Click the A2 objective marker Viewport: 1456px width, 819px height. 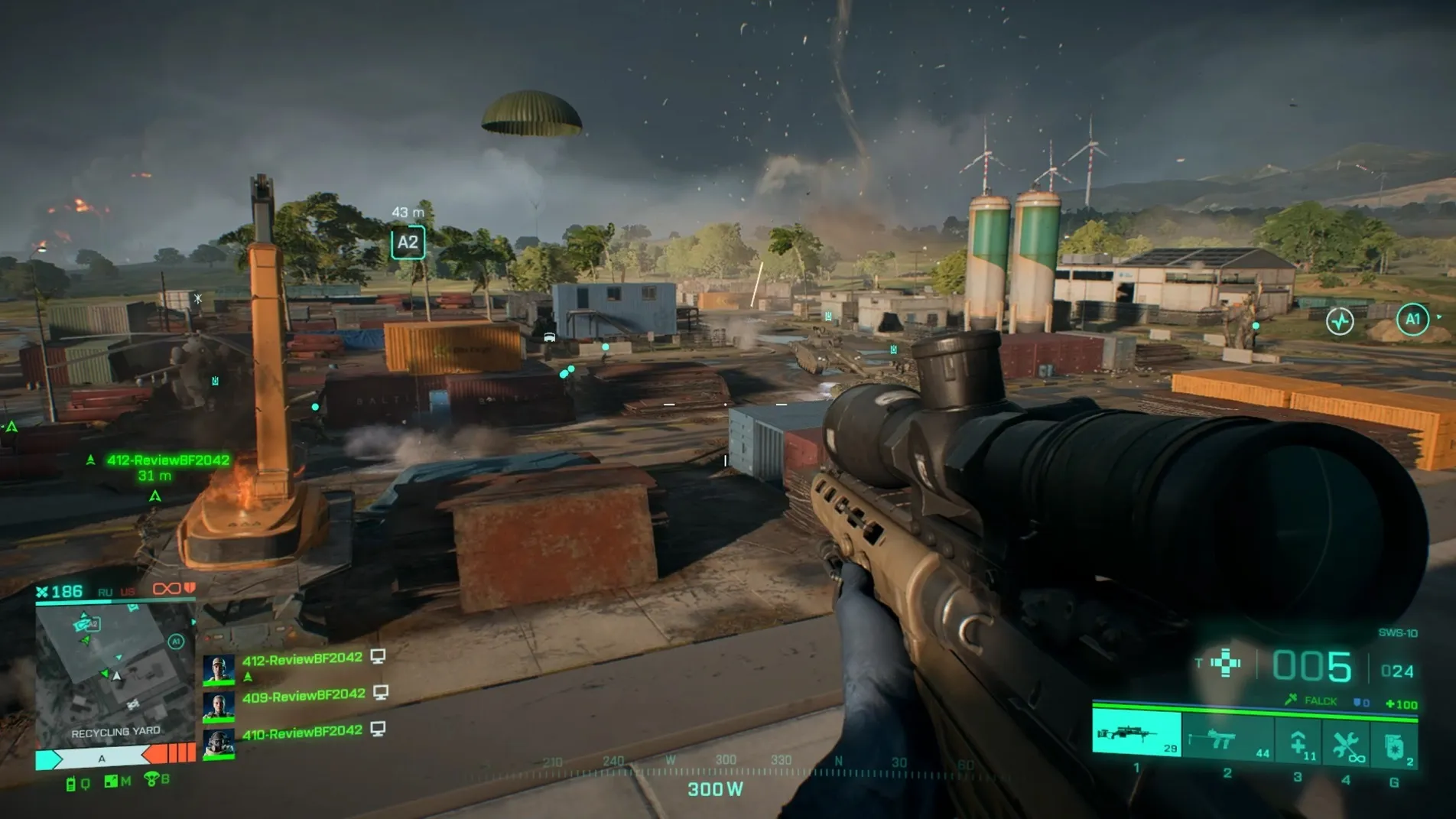tap(408, 243)
